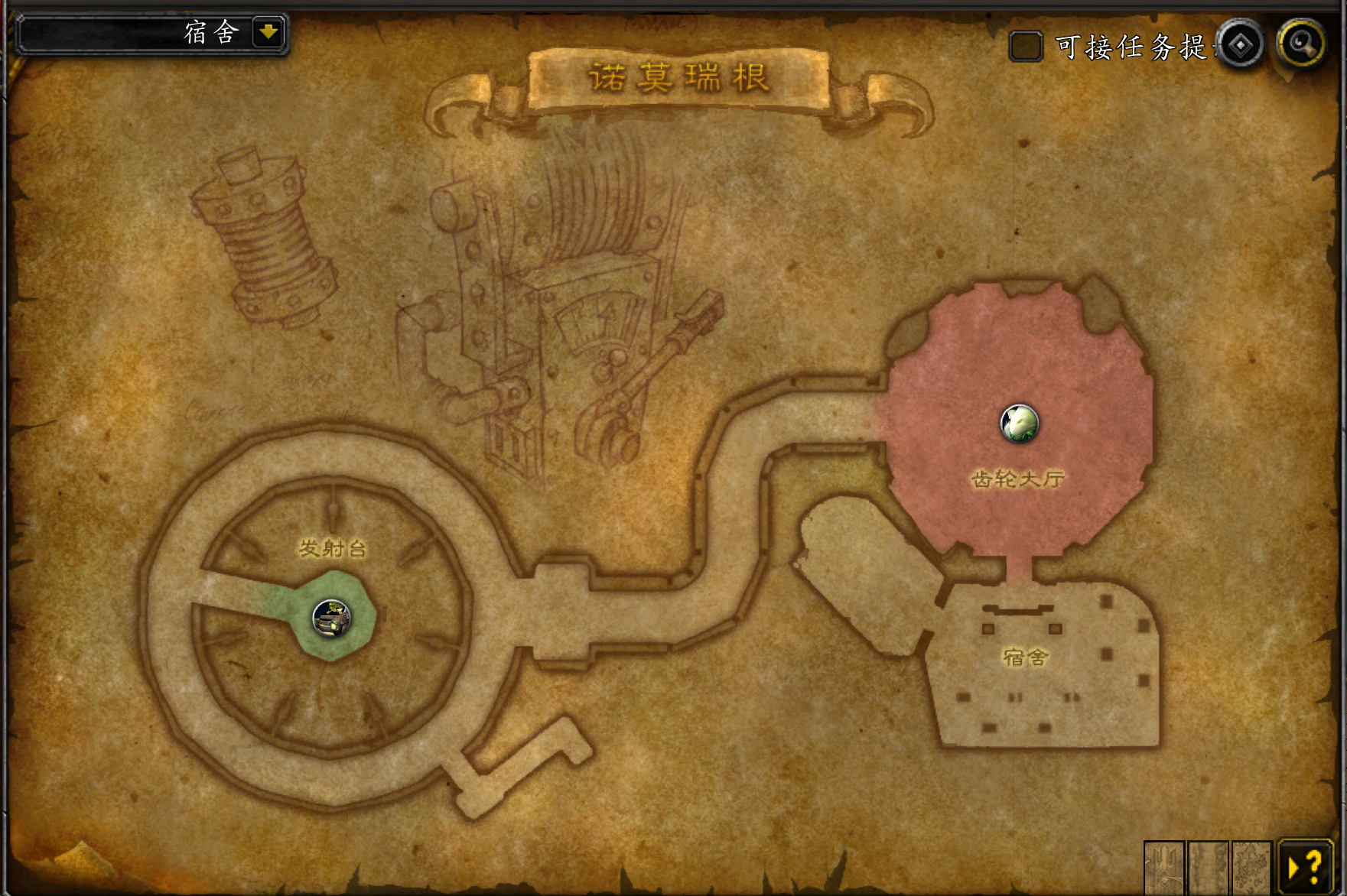Open the yellow question mark help button
The width and height of the screenshot is (1347, 896).
(1306, 867)
